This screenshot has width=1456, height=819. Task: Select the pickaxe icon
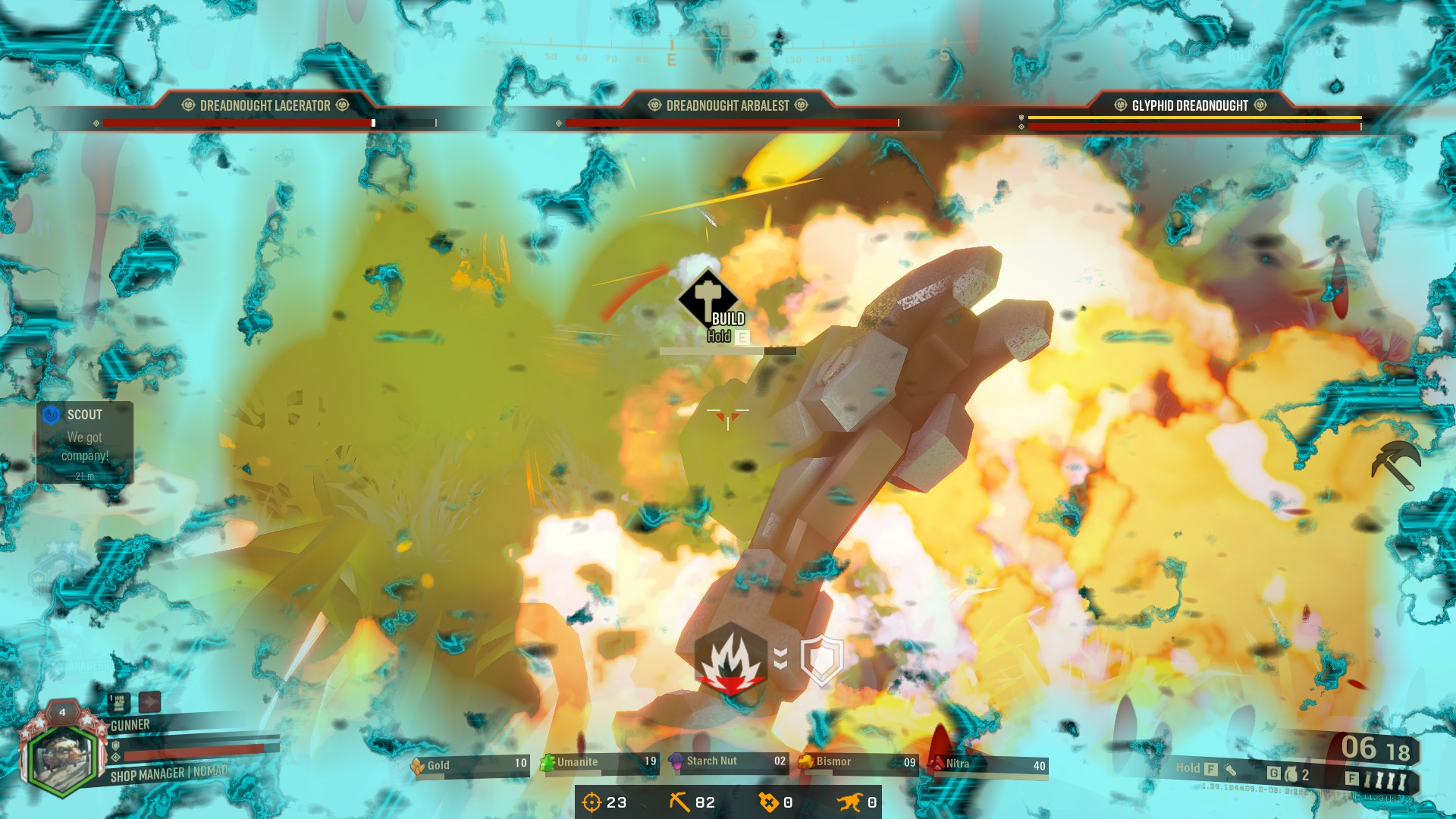1395,464
